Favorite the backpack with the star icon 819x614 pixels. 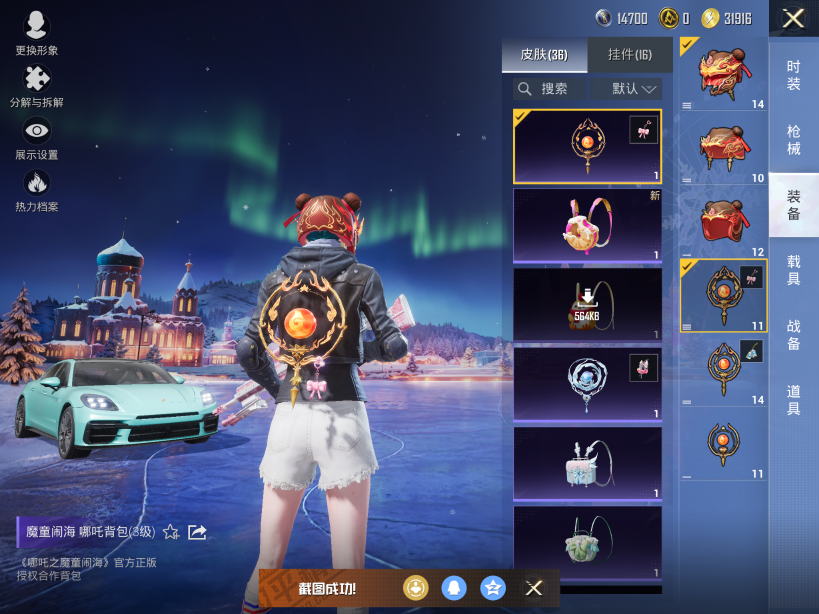coord(171,532)
